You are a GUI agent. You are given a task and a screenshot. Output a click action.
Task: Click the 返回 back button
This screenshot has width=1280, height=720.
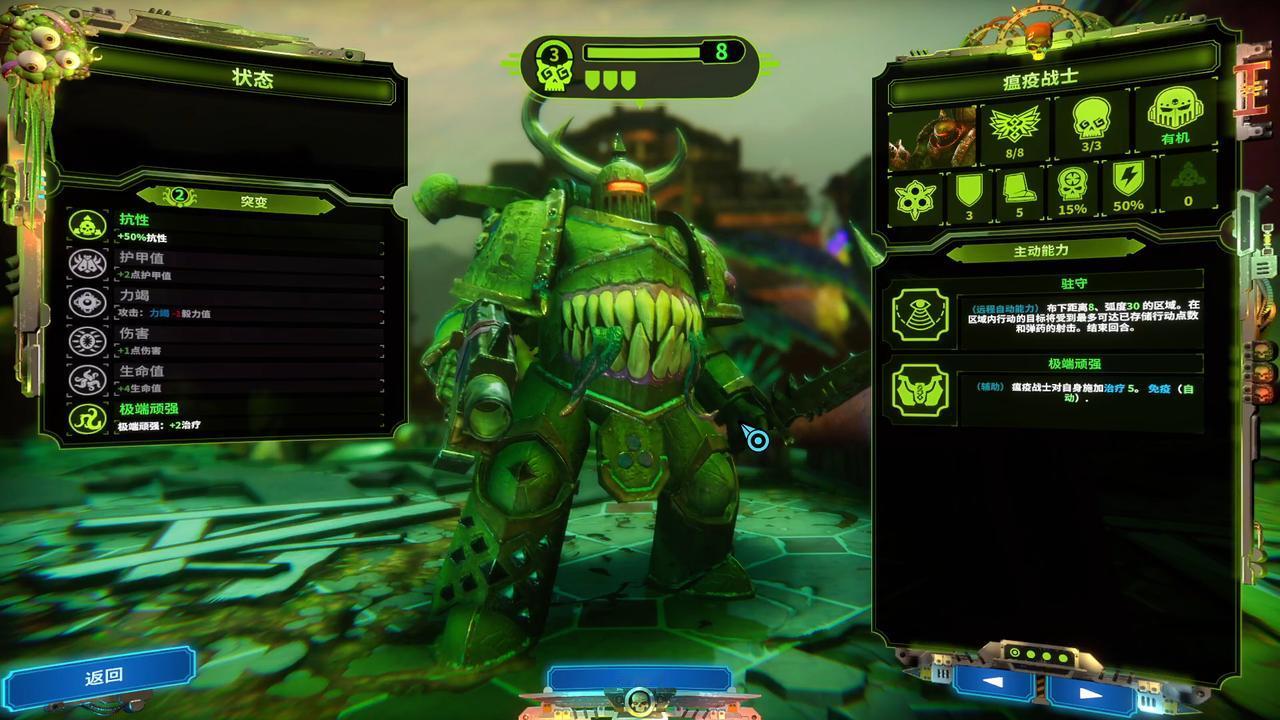coord(103,675)
